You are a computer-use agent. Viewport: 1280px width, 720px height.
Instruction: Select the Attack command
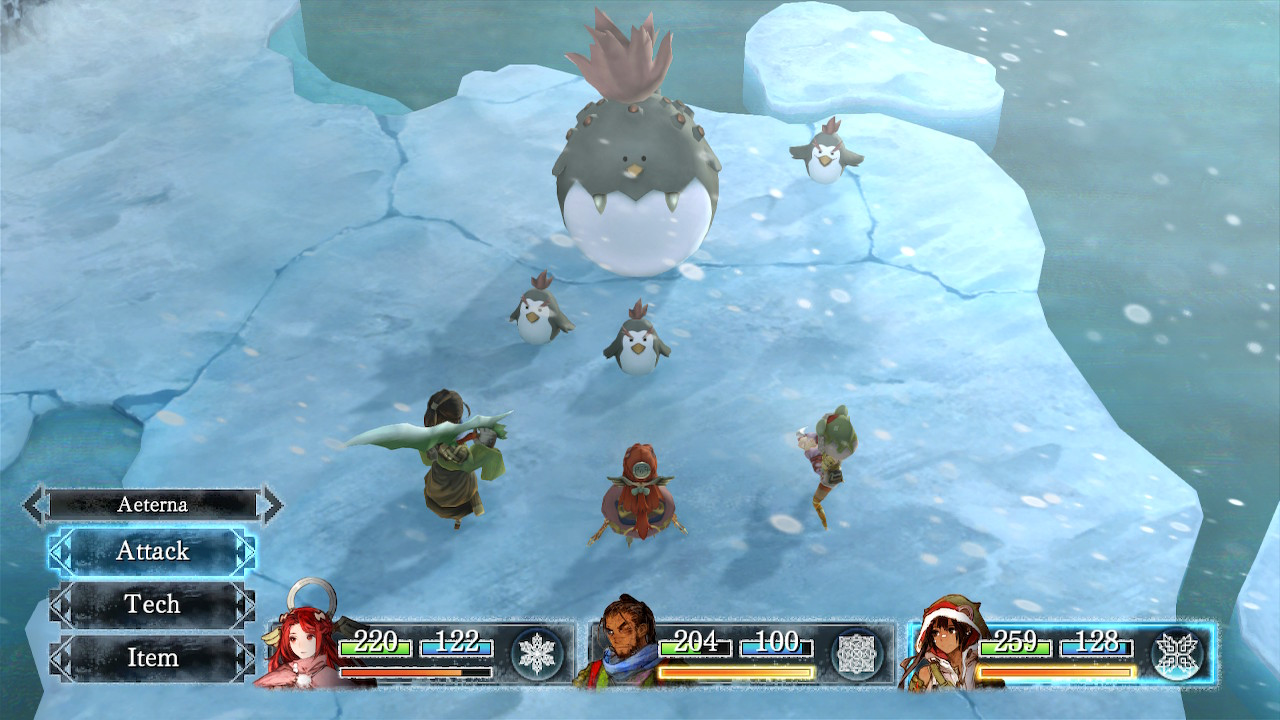point(152,551)
